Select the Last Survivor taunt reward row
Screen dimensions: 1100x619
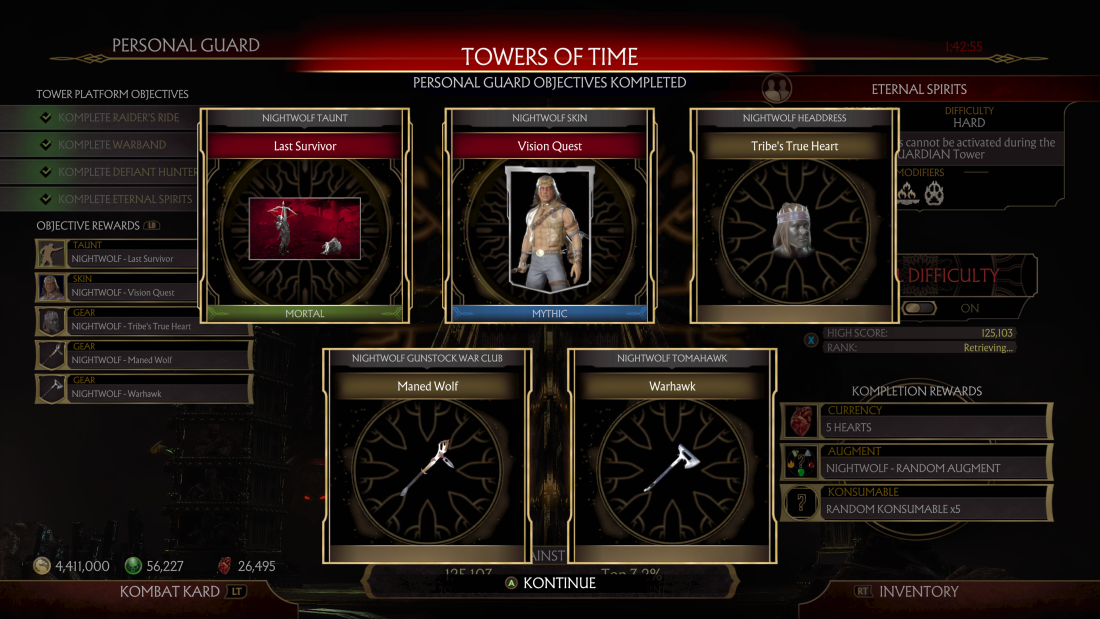pos(144,254)
